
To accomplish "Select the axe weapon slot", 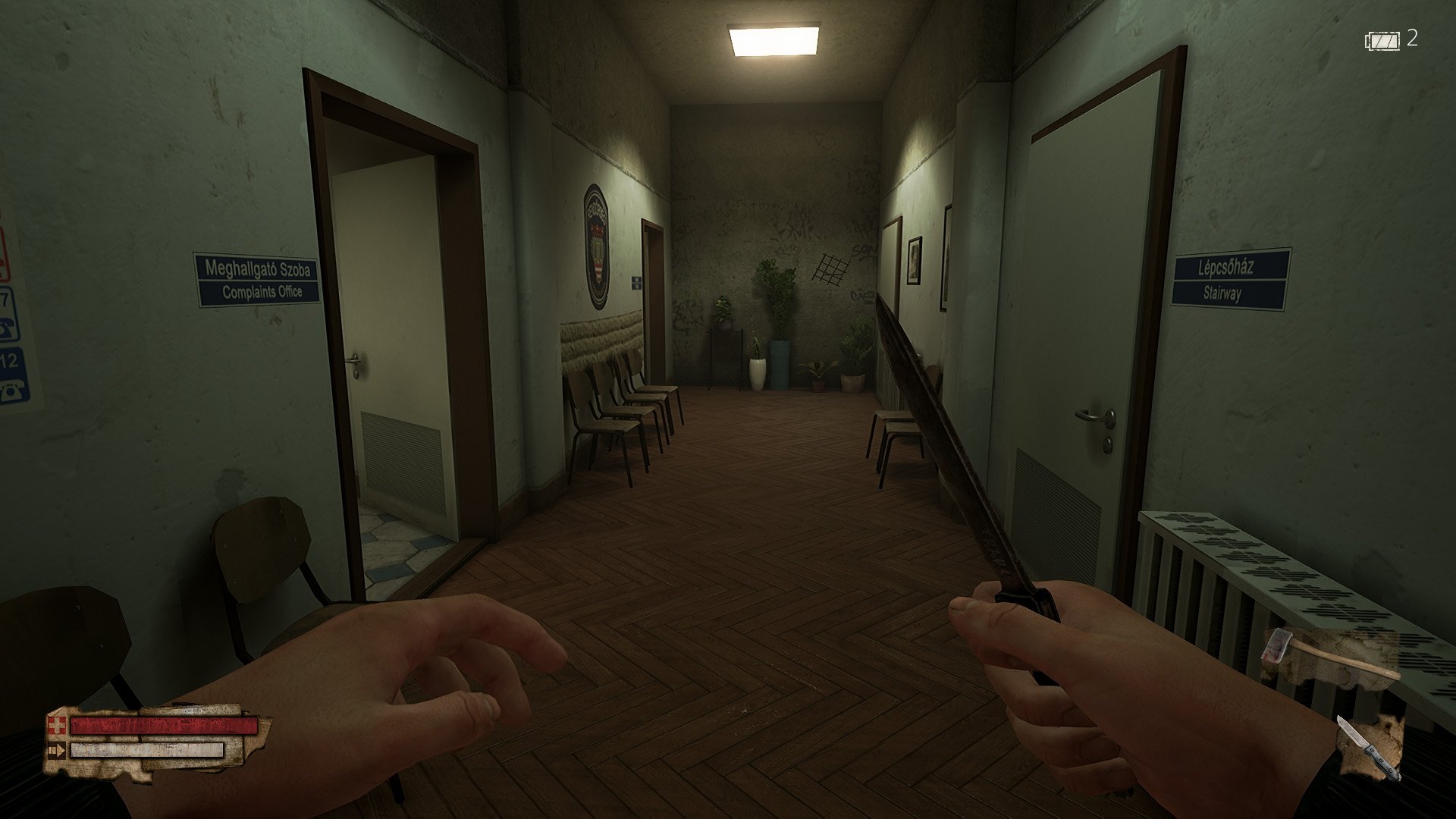I will click(1329, 658).
